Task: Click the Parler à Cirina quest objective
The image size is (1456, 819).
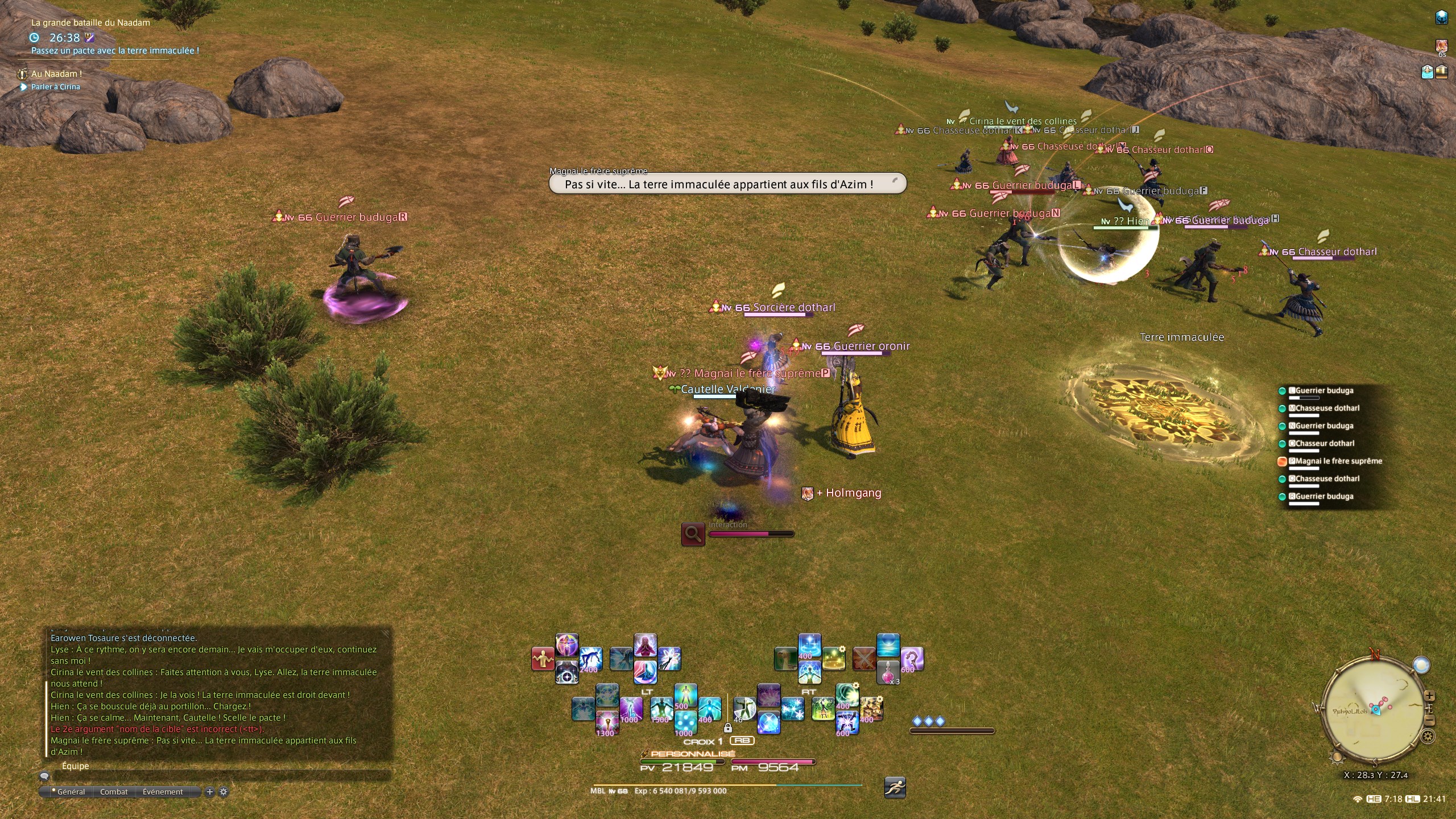Action: tap(55, 87)
